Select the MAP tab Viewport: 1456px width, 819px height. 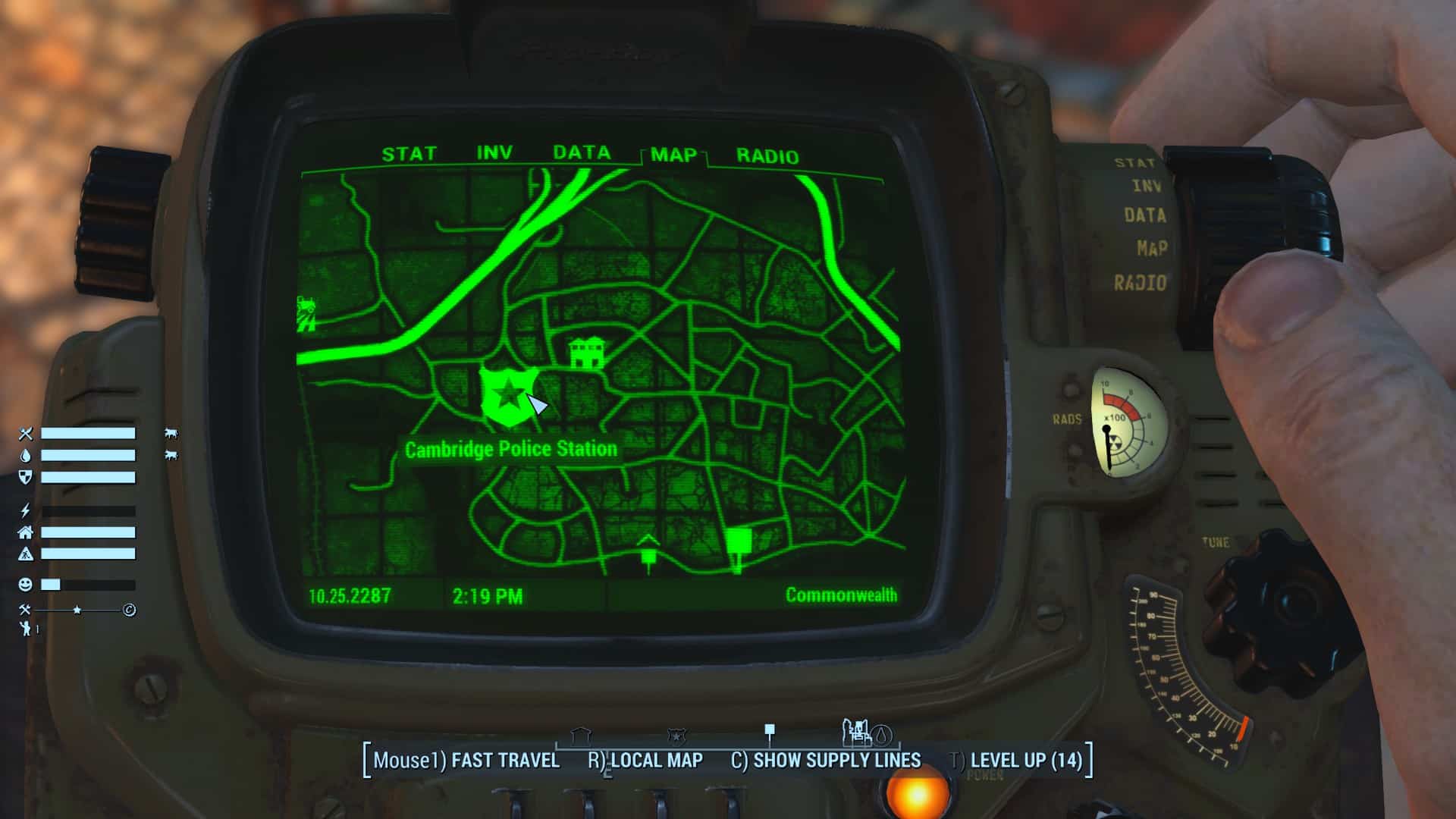tap(673, 155)
